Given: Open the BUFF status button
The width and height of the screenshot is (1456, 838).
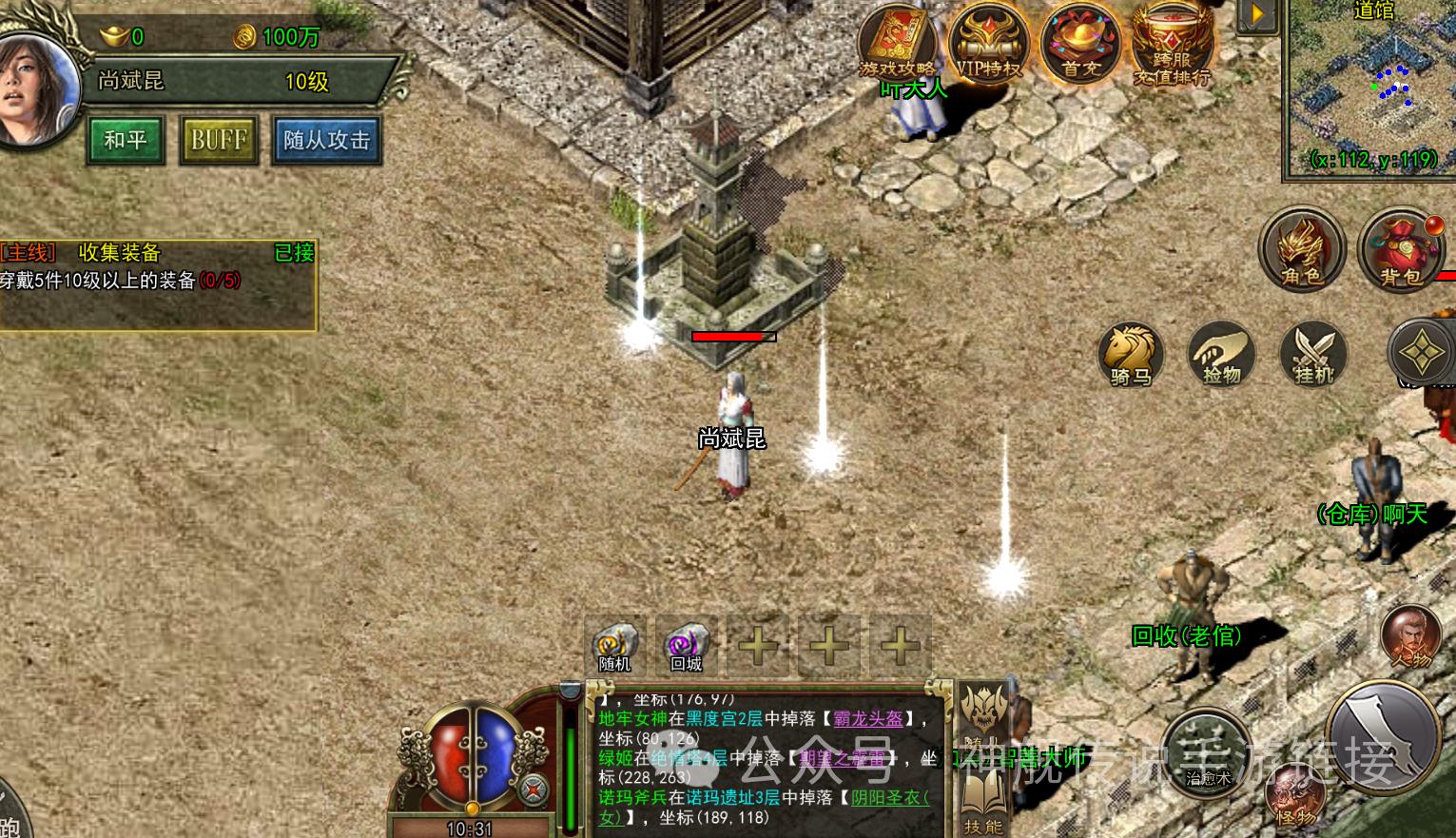Looking at the screenshot, I should pyautogui.click(x=219, y=141).
